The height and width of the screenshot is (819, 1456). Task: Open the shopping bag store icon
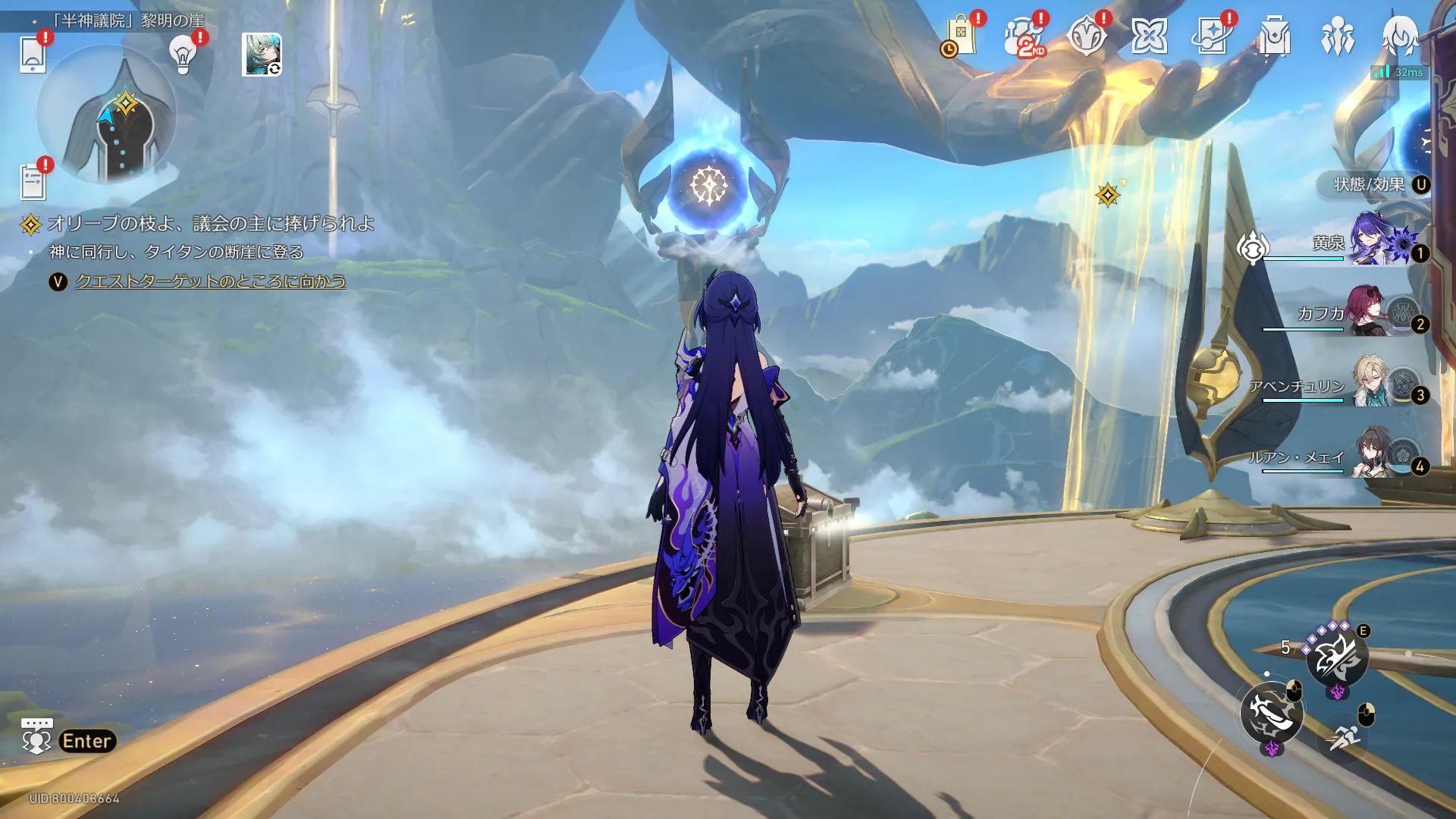(961, 36)
